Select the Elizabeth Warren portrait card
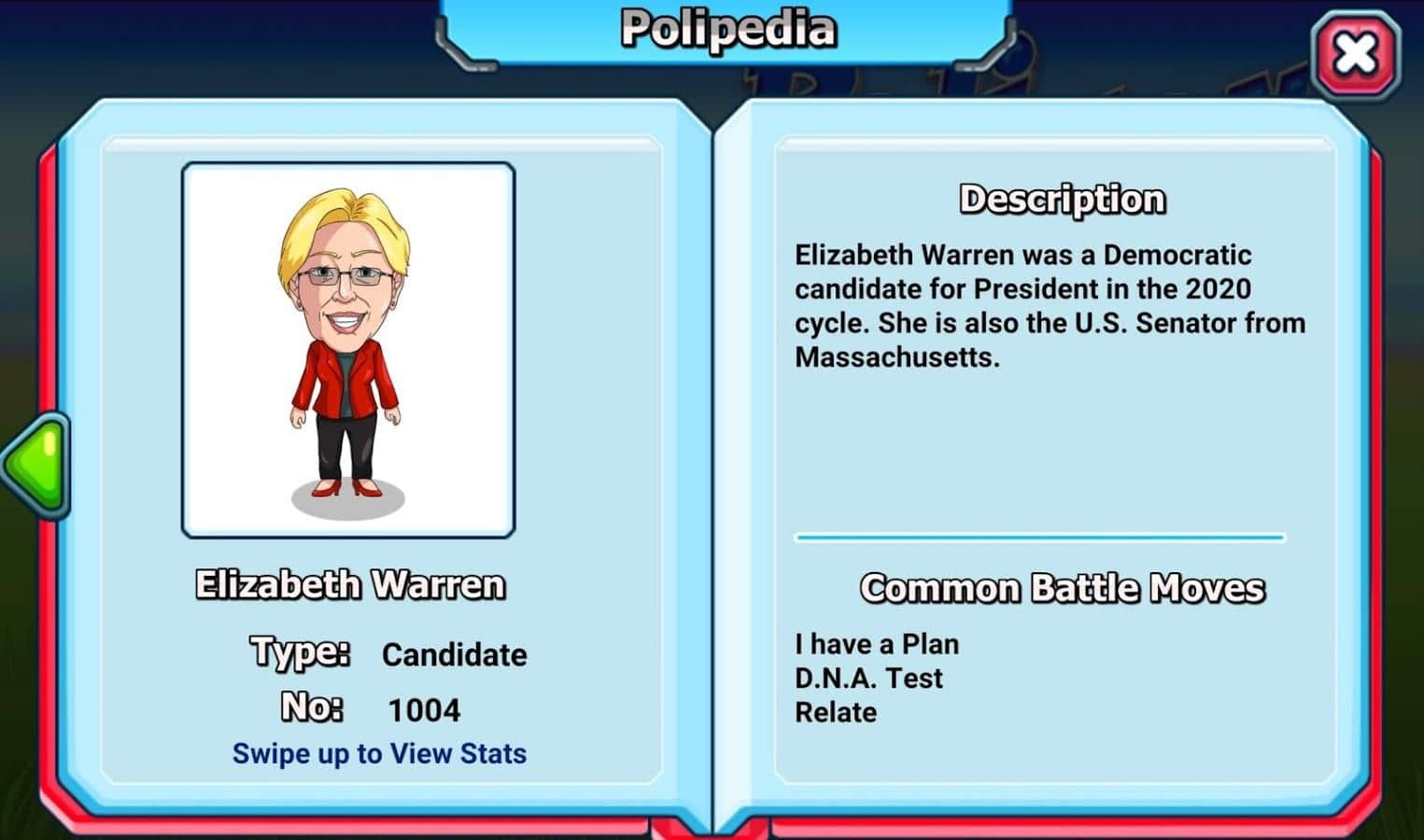 pos(348,350)
